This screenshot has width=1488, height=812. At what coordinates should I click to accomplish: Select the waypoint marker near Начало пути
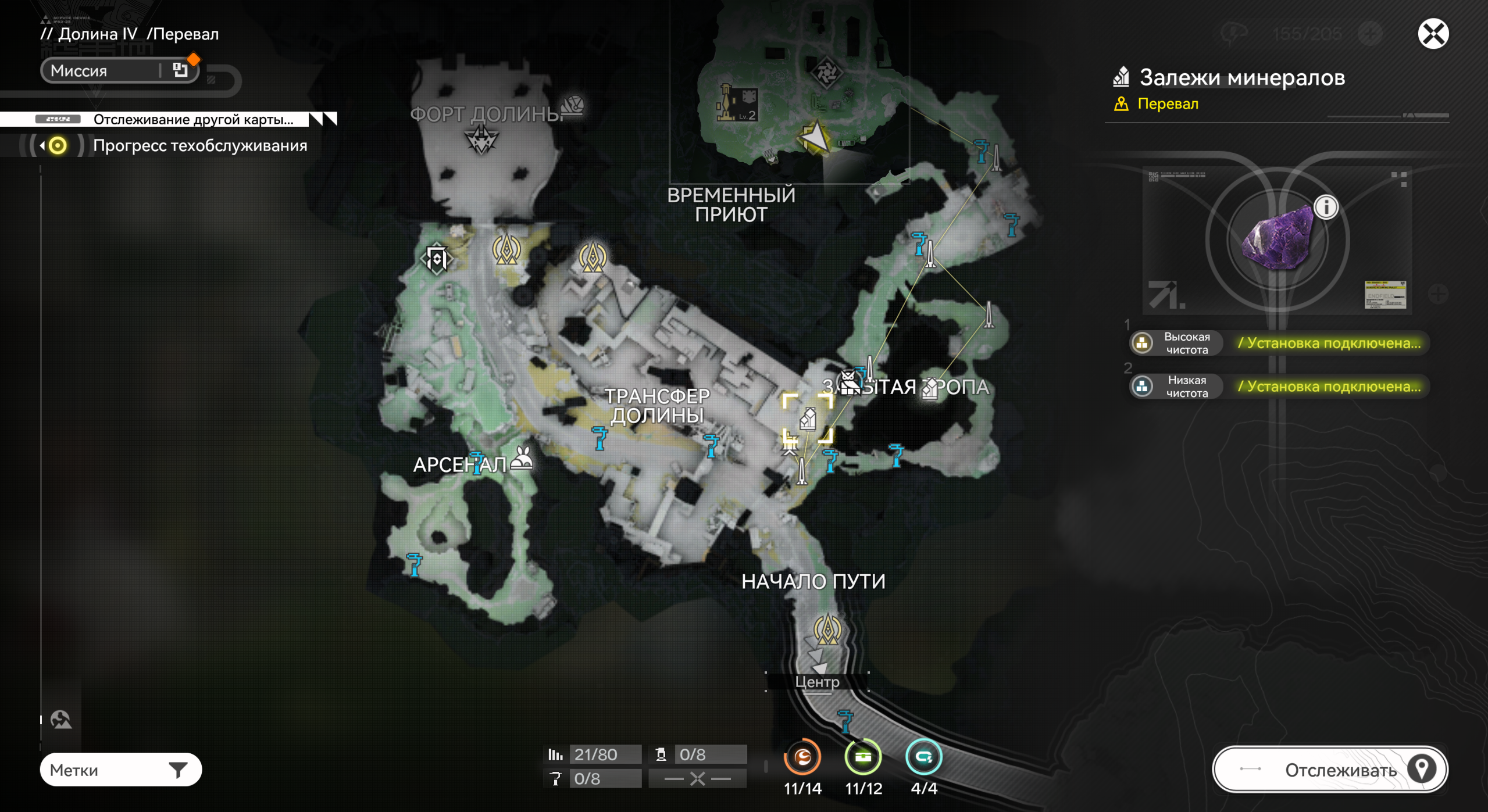point(827,629)
